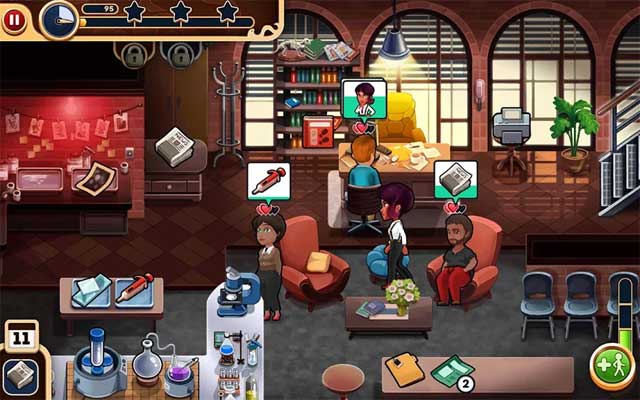
Task: Pause the game with the red button
Action: point(15,19)
